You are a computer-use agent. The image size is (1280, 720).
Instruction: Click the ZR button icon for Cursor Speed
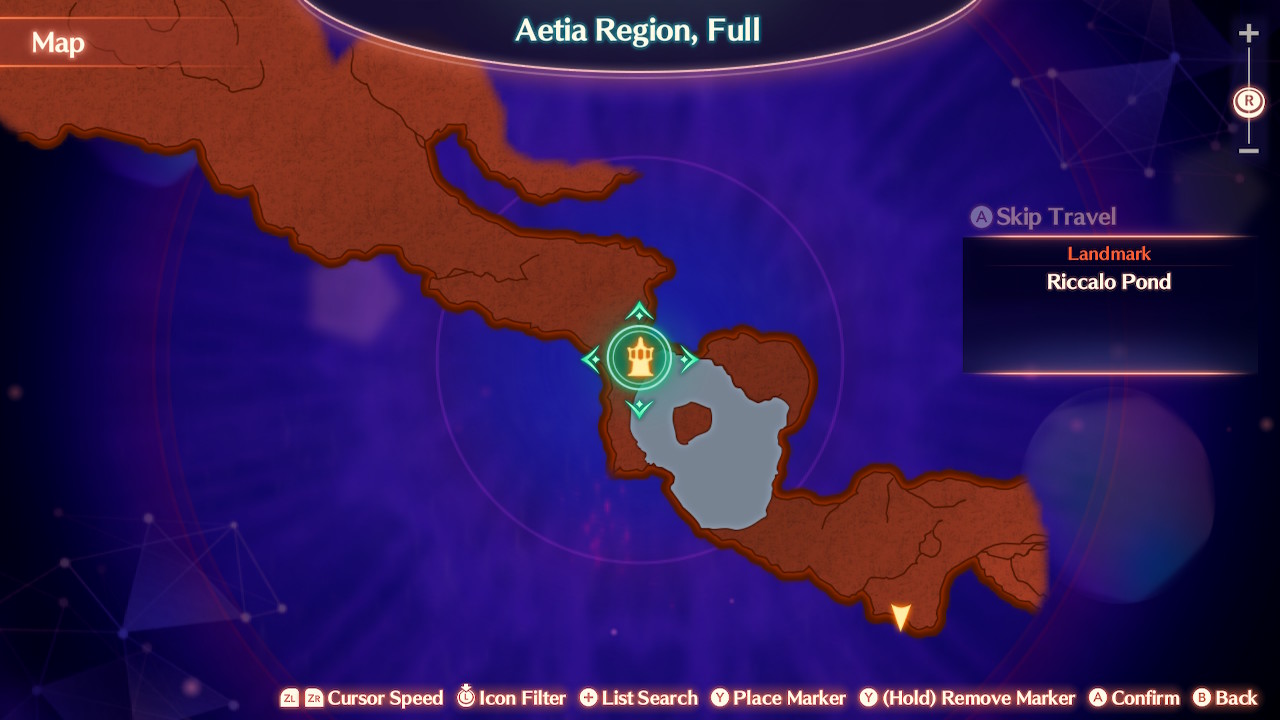pos(316,698)
